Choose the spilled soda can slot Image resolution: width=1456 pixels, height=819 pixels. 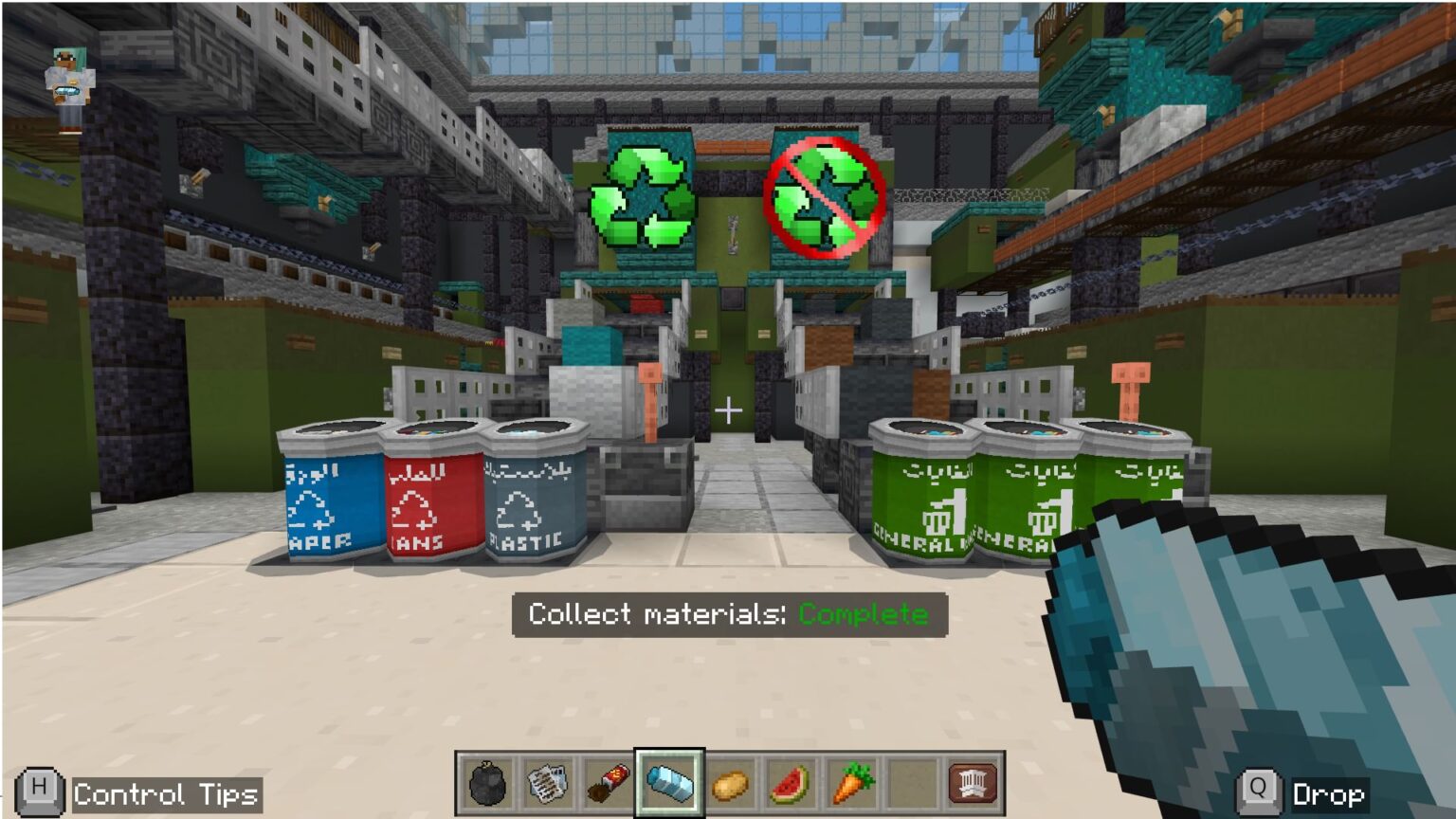609,784
